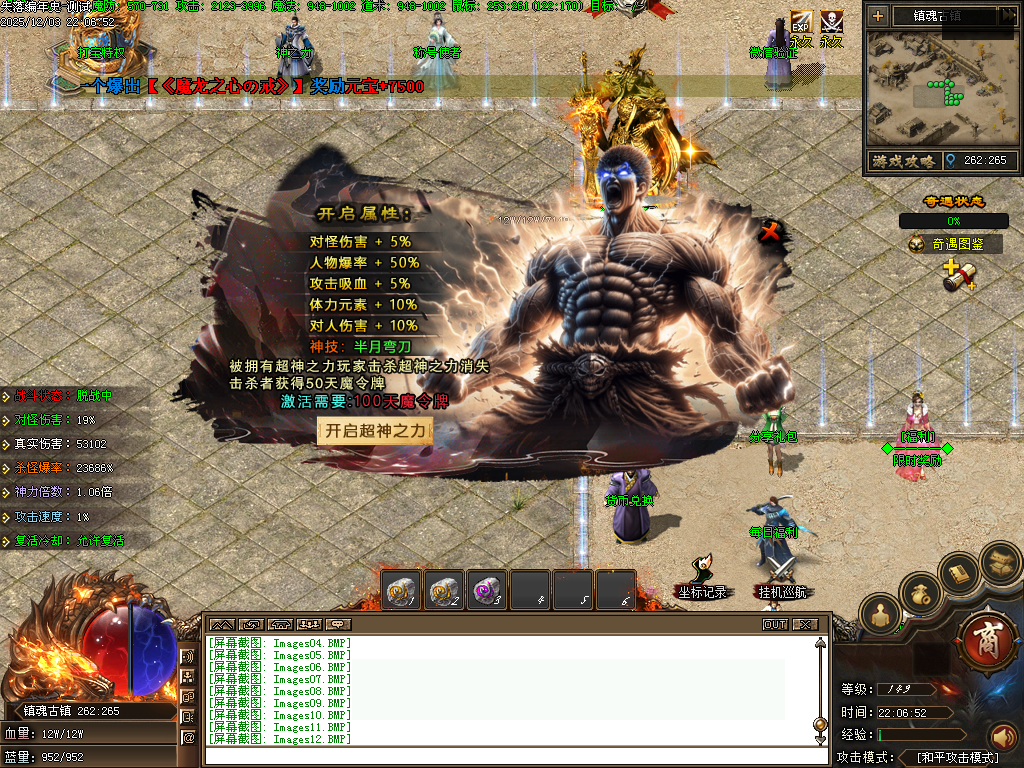Select the purple-swirl stone in hotbar slot 3
The image size is (1024, 768).
pyautogui.click(x=488, y=591)
